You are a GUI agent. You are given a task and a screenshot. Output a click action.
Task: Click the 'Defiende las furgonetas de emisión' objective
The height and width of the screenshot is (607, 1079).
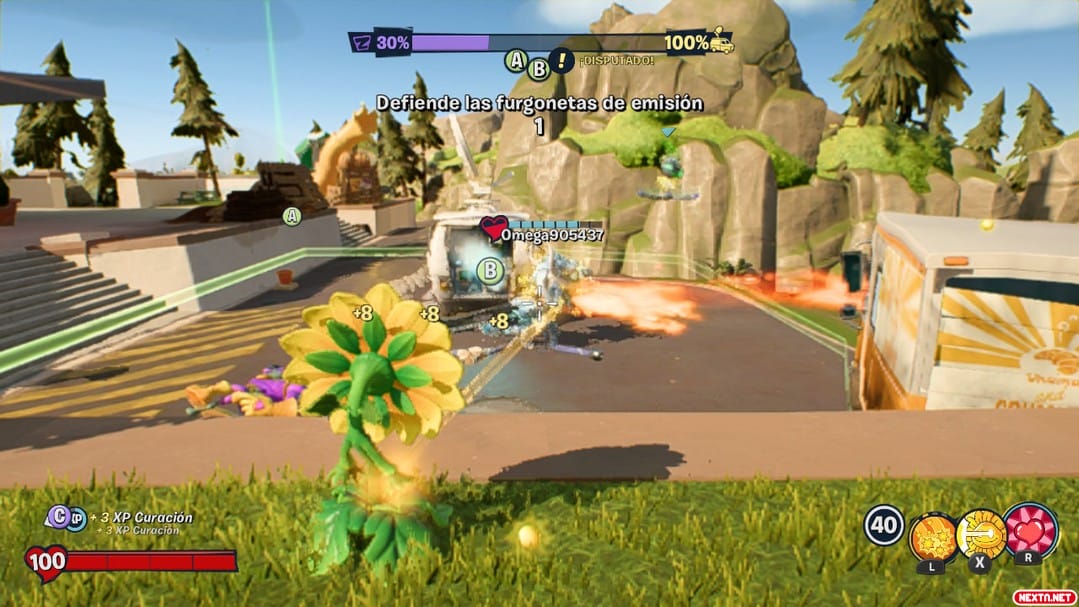539,102
